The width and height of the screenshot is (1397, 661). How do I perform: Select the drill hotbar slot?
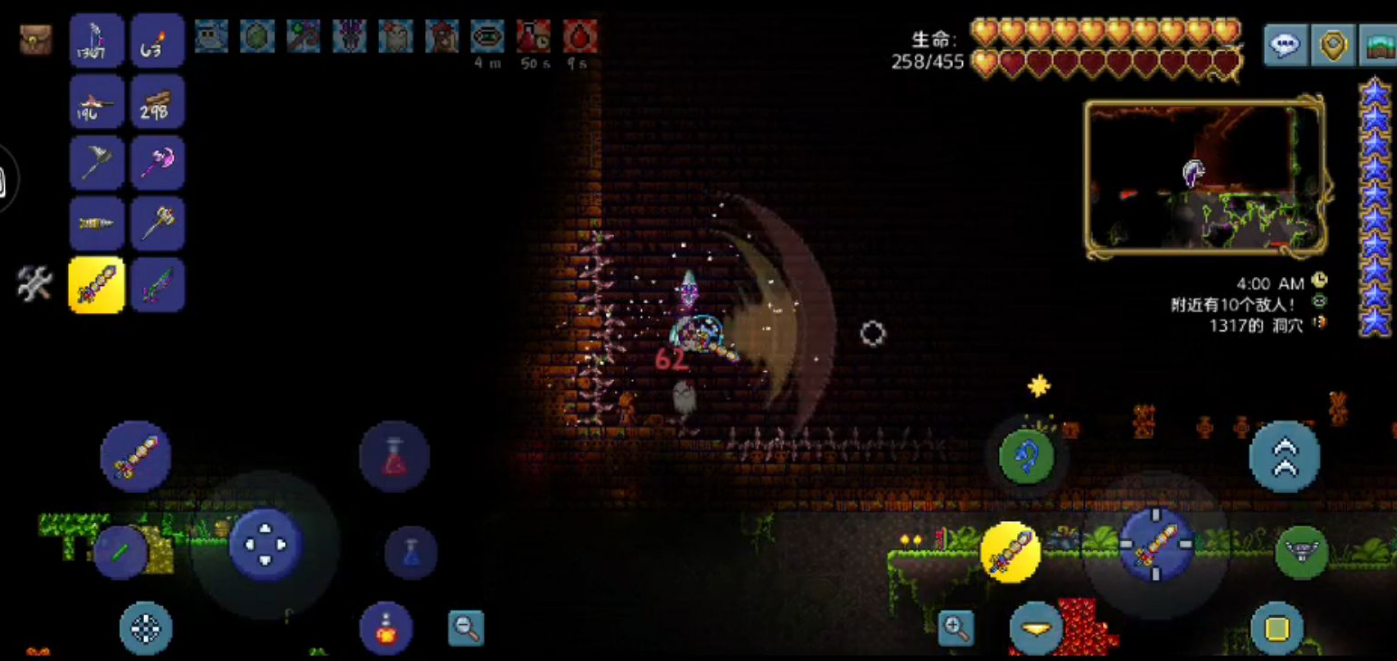97,224
